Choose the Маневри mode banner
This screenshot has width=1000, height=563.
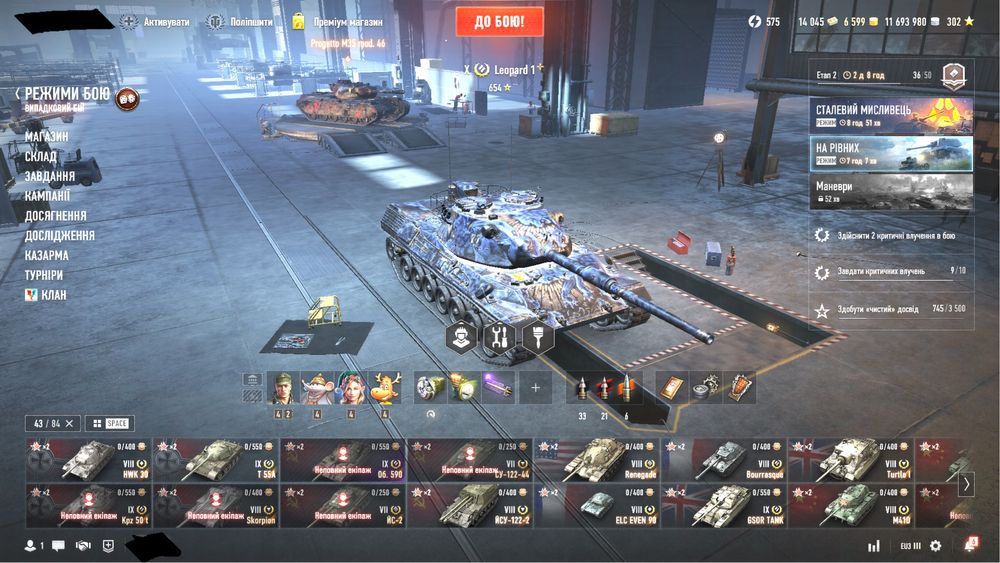point(890,189)
